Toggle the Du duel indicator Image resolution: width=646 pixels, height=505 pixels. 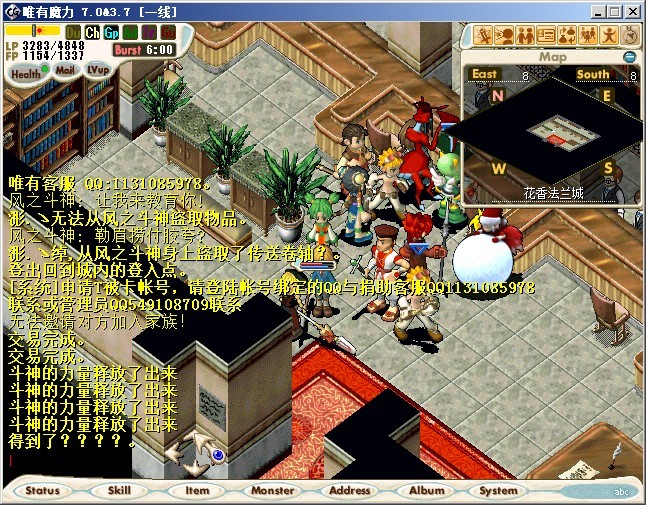74,33
